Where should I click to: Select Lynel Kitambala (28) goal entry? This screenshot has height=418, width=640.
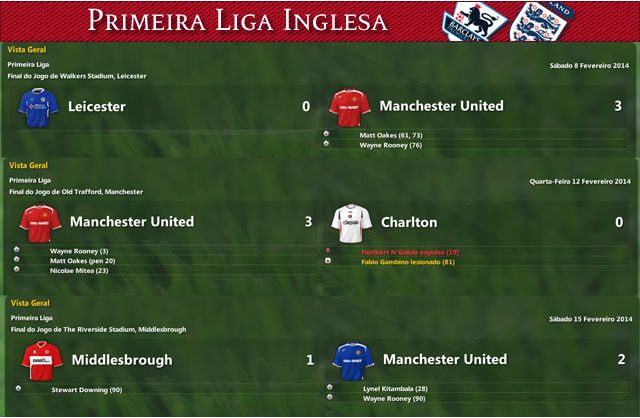click(x=396, y=388)
